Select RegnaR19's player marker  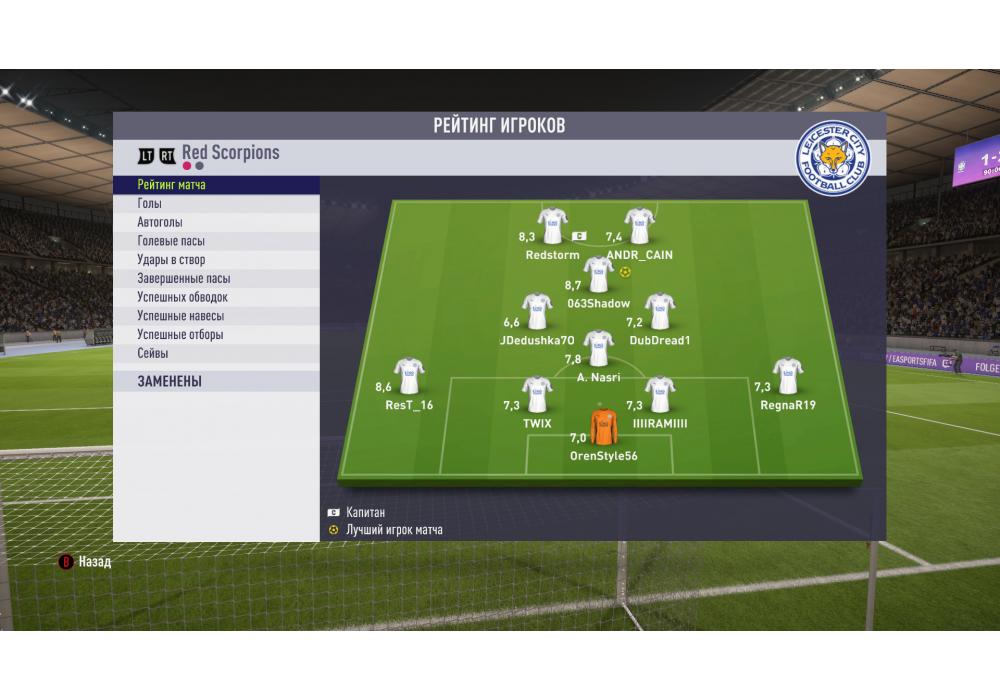point(788,376)
